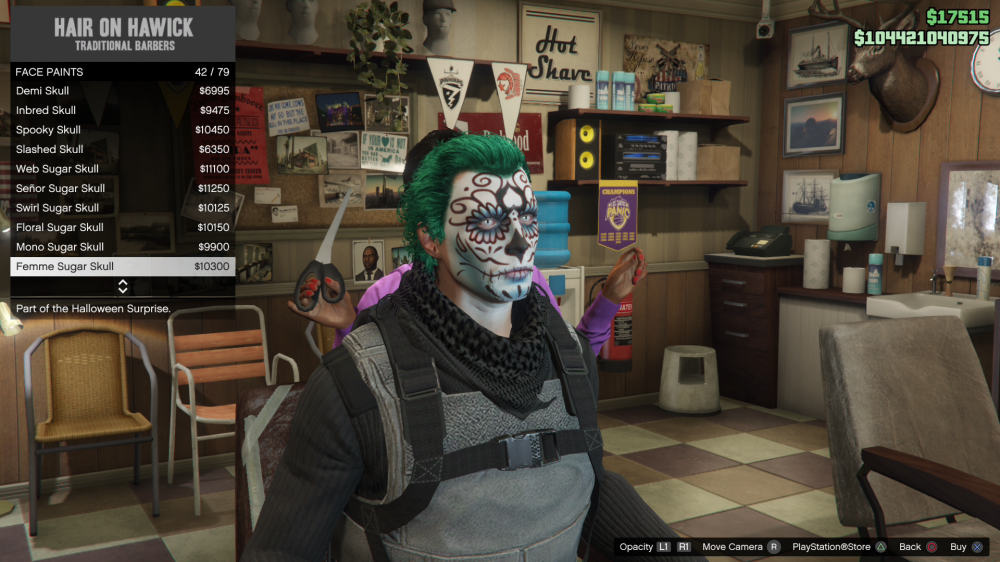
Task: Select Slashed Skull for $6350
Action: (122, 149)
